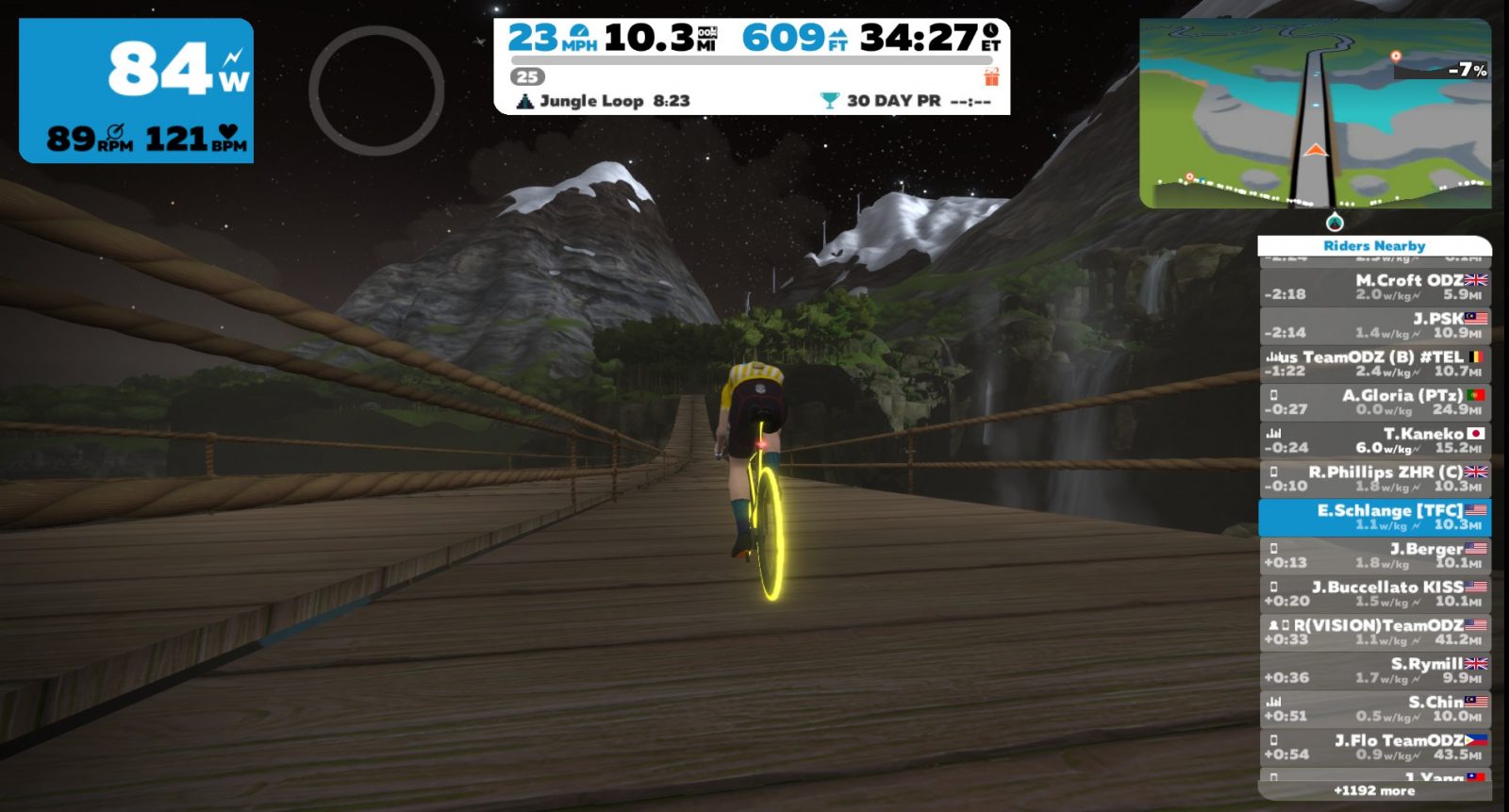1509x812 pixels.
Task: Select J.Buccellato KISS rider entry
Action: click(1374, 594)
